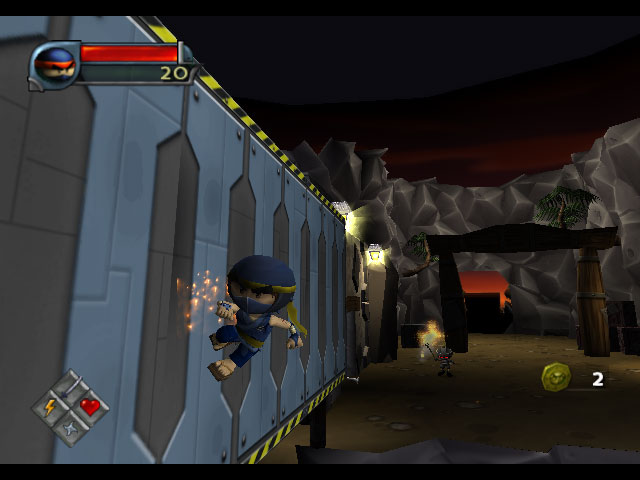Screen dimensions: 640x480
Task: Click the ninja face portrait
Action: coord(54,66)
